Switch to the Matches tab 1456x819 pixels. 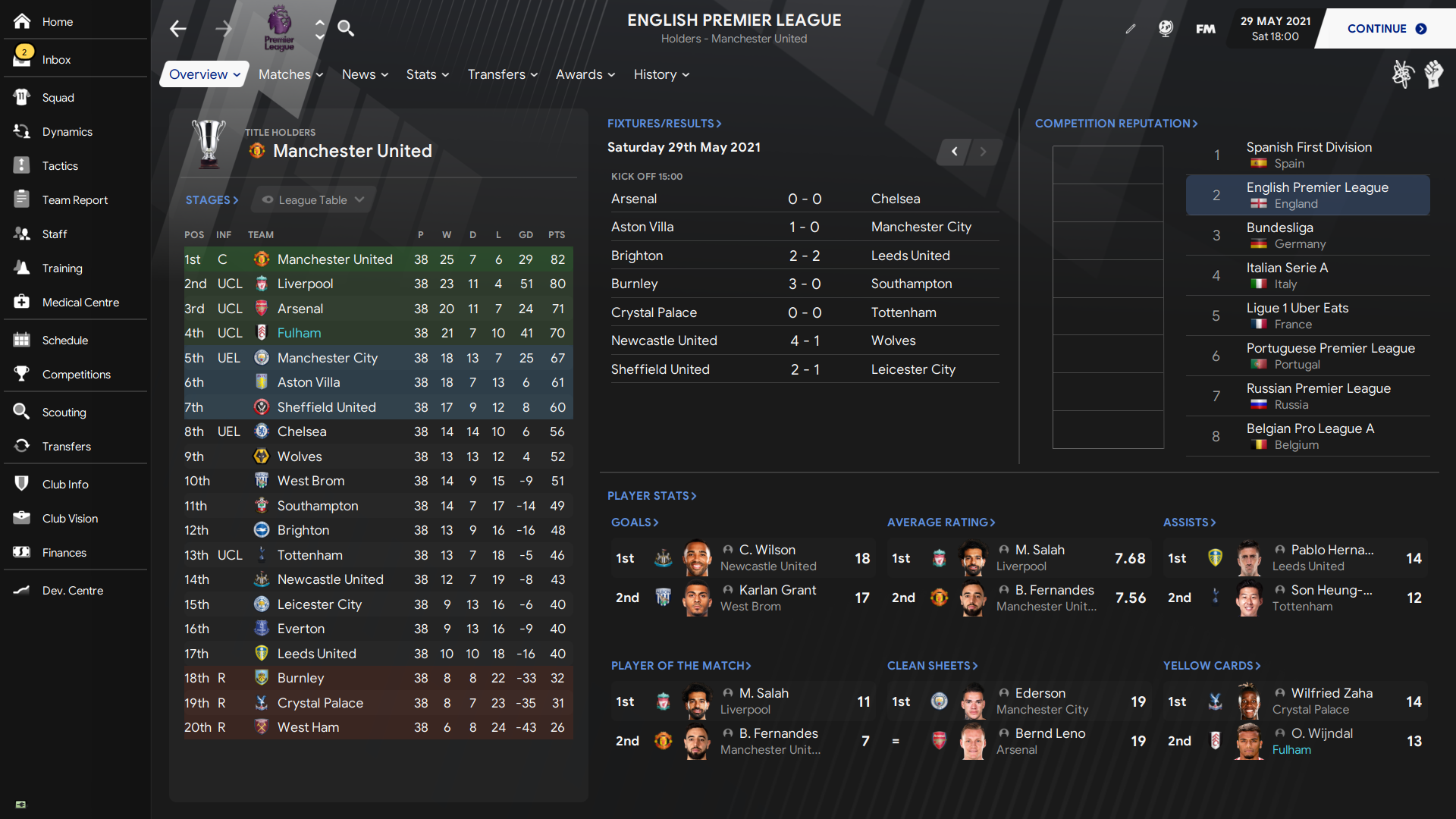point(290,74)
